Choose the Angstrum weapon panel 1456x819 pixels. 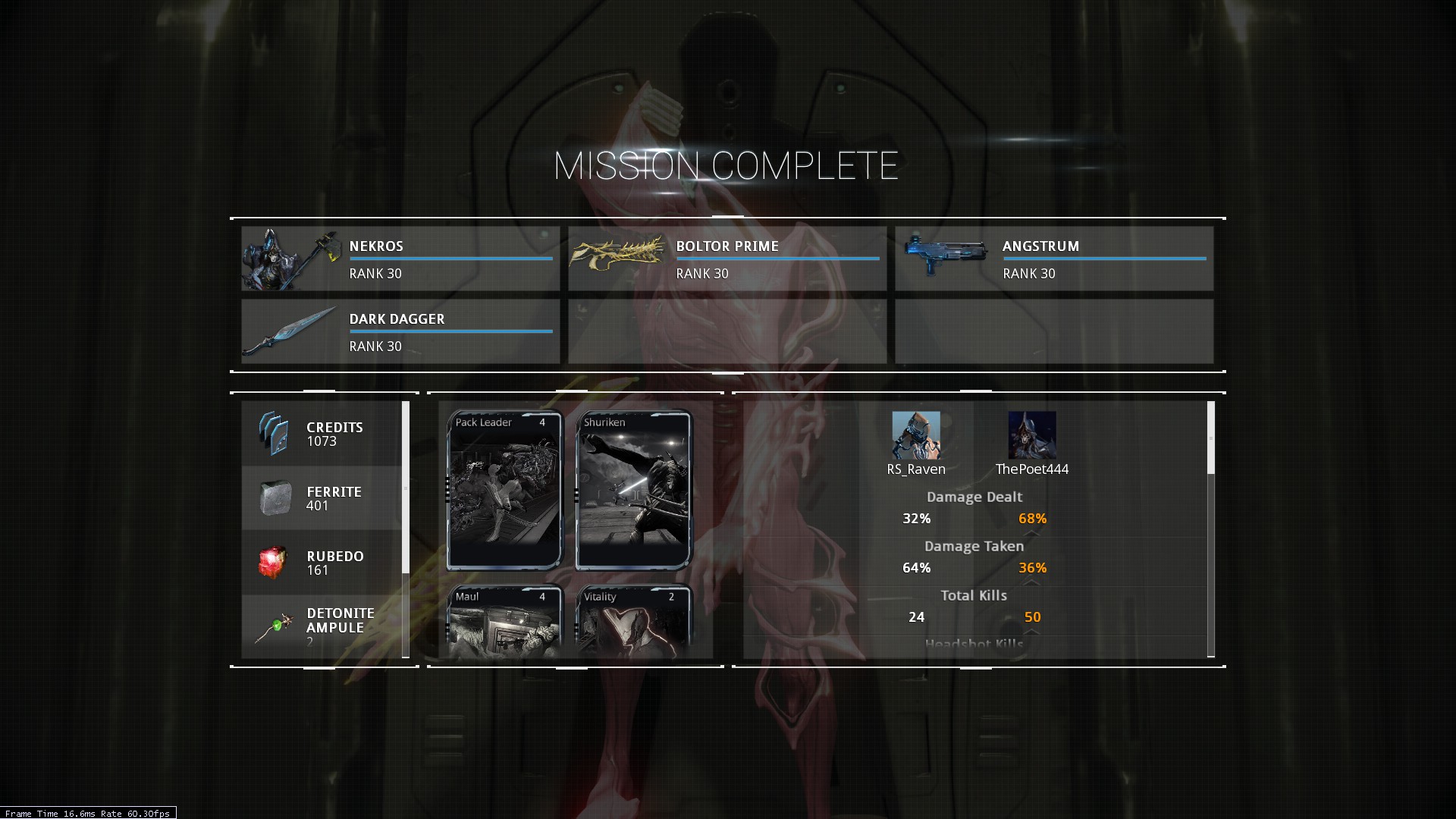coord(1054,259)
